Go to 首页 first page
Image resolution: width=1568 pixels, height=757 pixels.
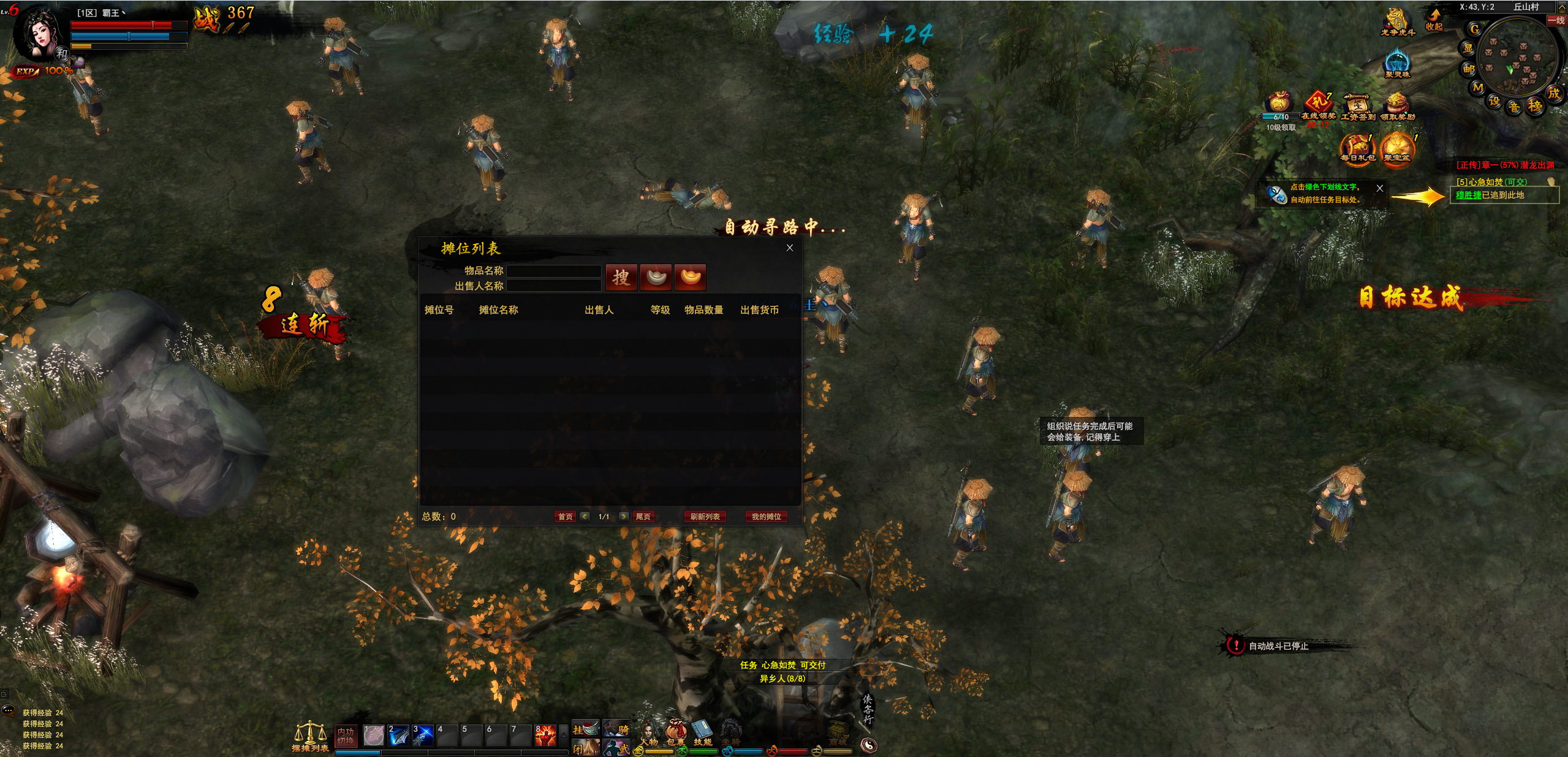pyautogui.click(x=565, y=517)
